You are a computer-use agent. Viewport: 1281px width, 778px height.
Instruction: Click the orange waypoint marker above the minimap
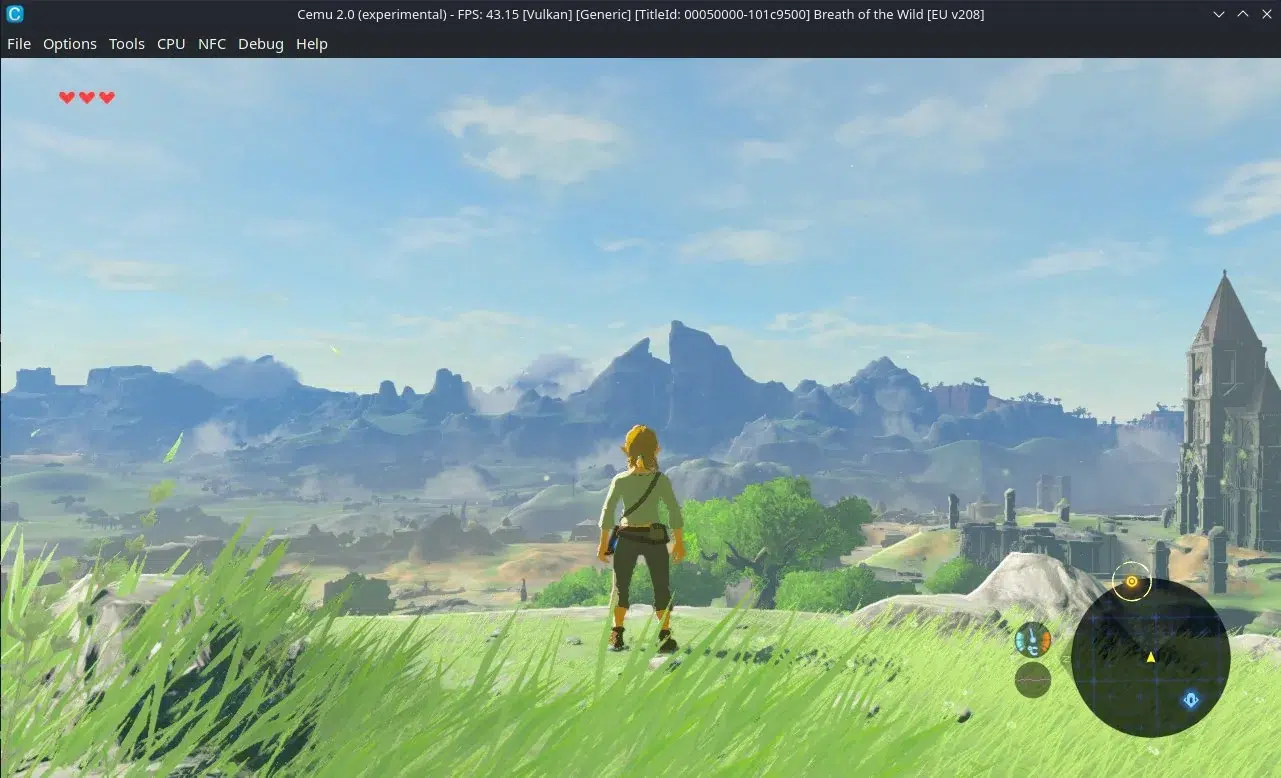click(1132, 581)
